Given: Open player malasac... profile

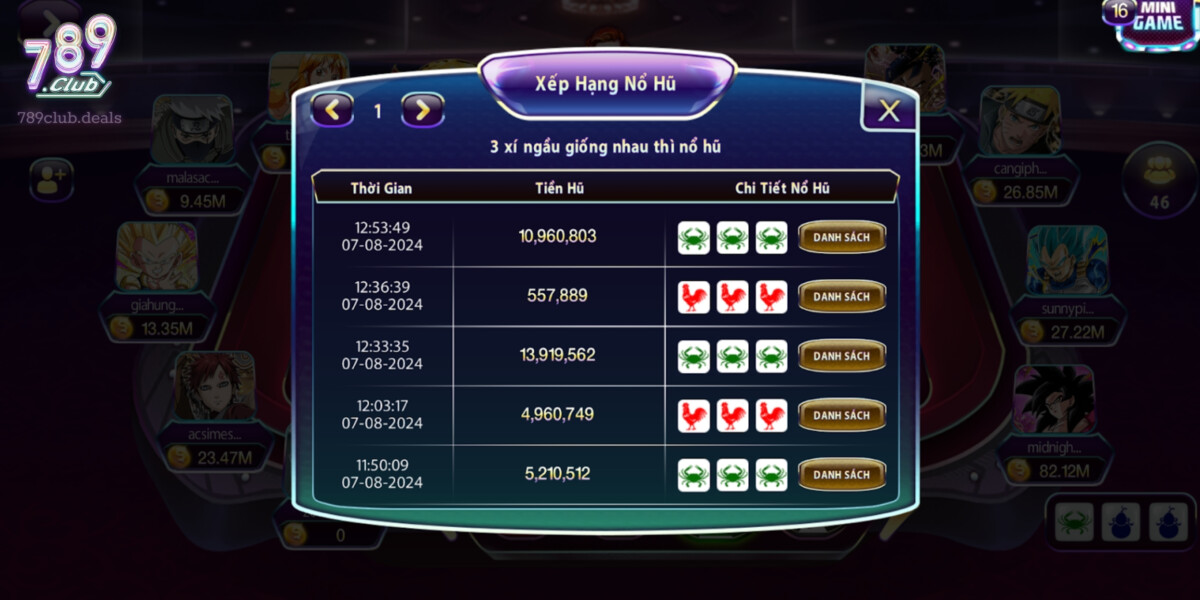Looking at the screenshot, I should pos(191,129).
